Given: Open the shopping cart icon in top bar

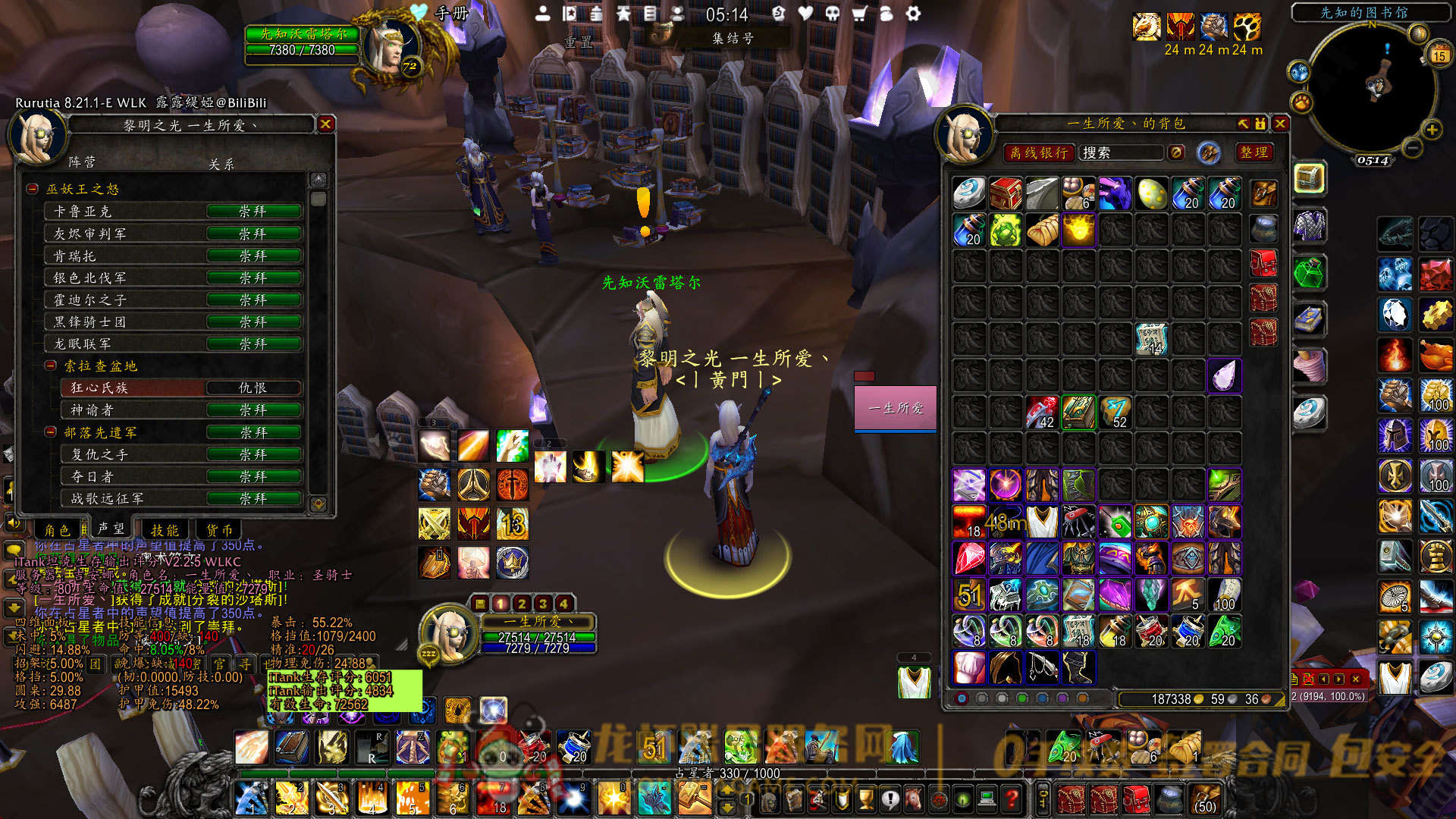Looking at the screenshot, I should pos(859,14).
